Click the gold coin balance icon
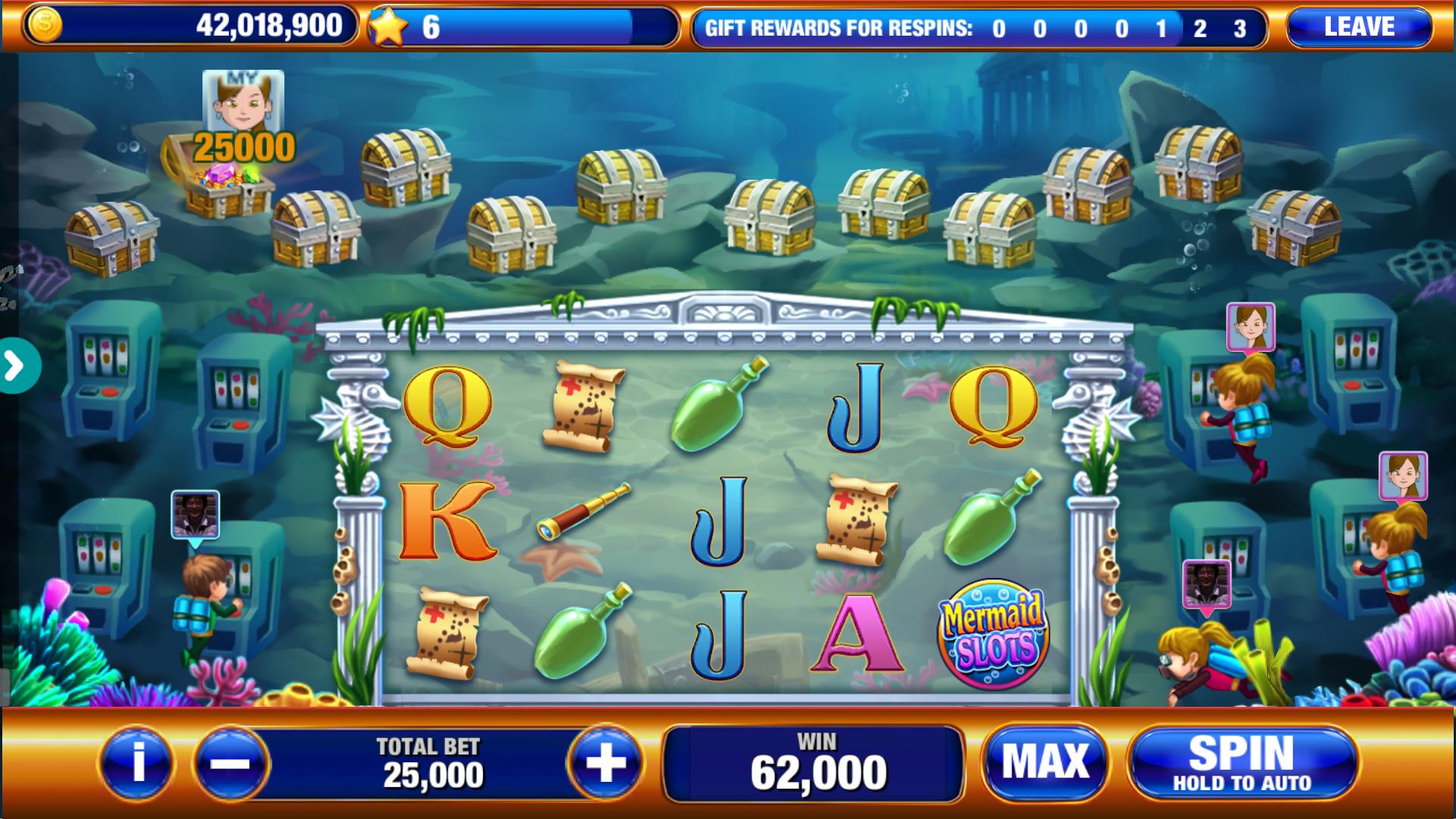1456x819 pixels. (47, 25)
